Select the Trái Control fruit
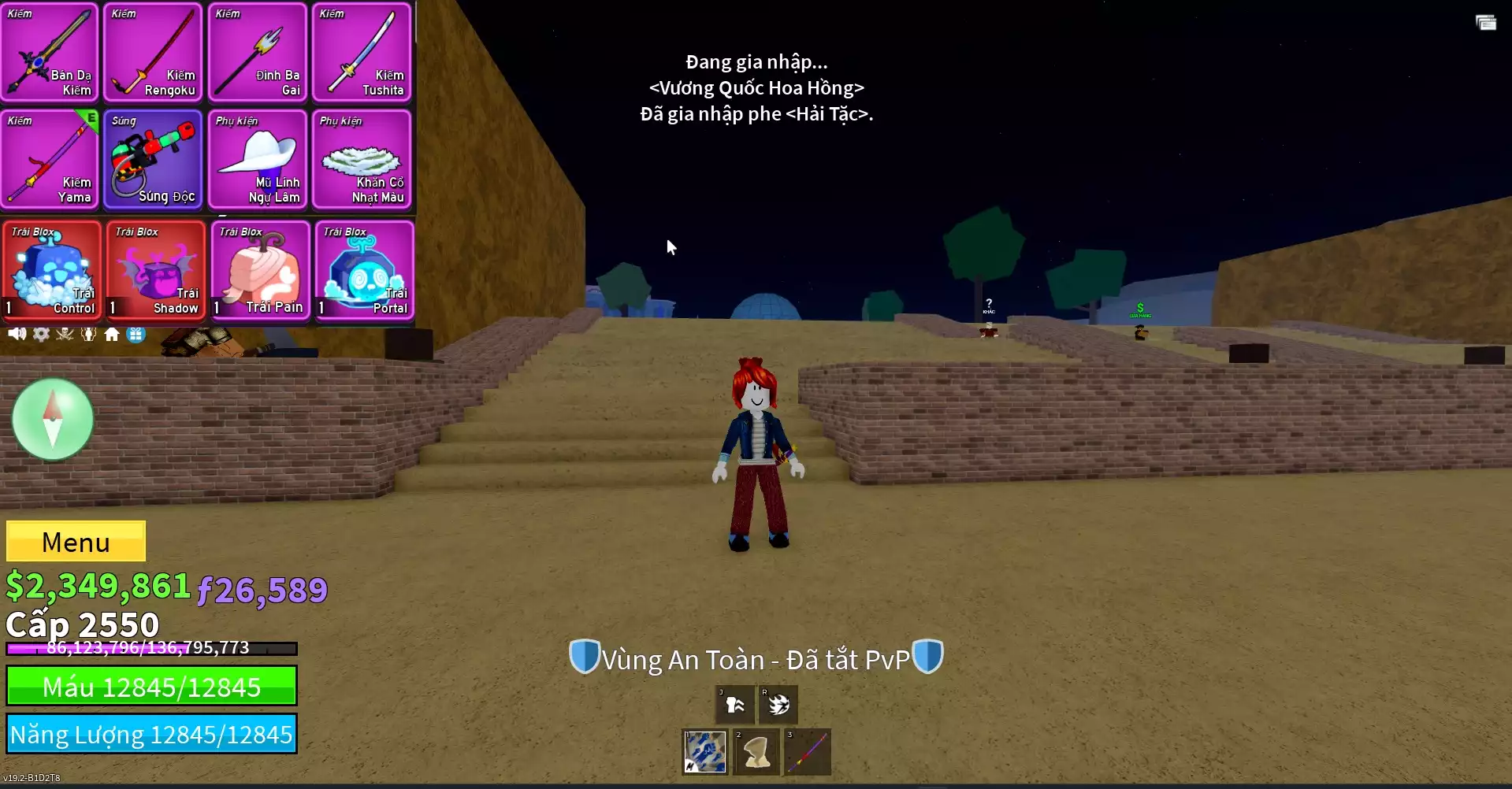The image size is (1512, 789). pyautogui.click(x=52, y=270)
